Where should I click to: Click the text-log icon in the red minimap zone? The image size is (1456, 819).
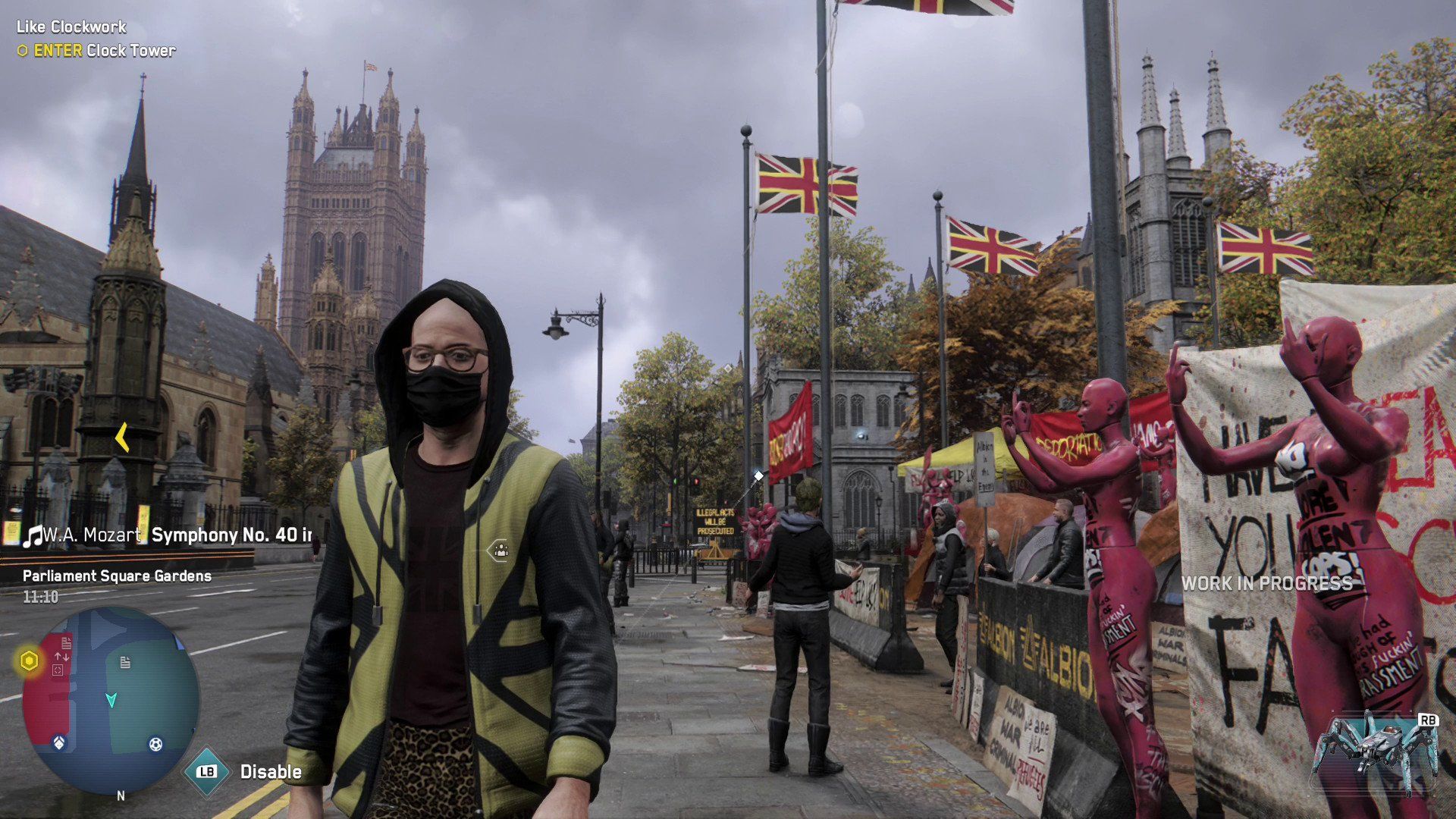(65, 643)
